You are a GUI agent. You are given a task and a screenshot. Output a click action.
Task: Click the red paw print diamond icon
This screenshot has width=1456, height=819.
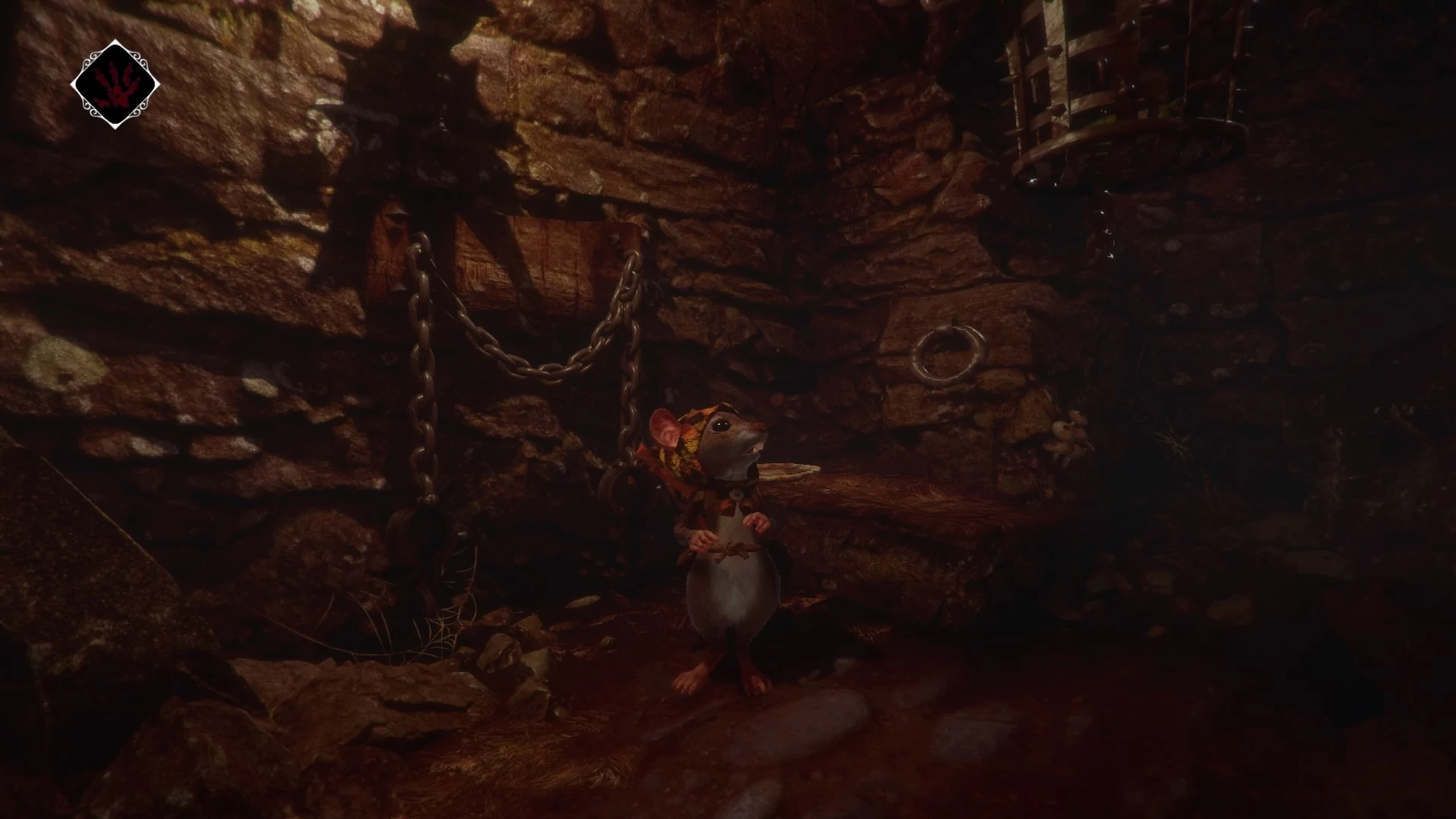pos(115,84)
